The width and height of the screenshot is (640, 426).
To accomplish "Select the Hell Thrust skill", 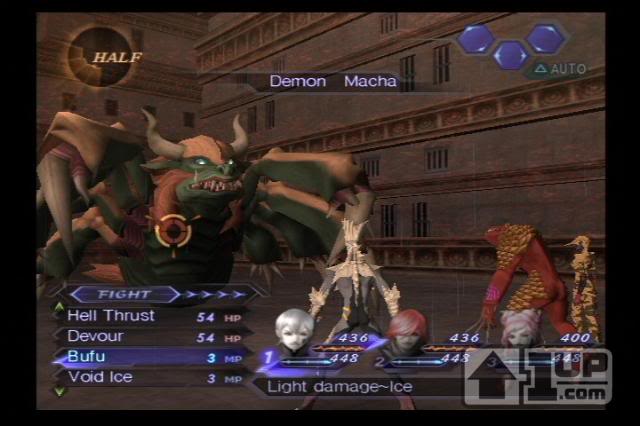I will coord(111,316).
